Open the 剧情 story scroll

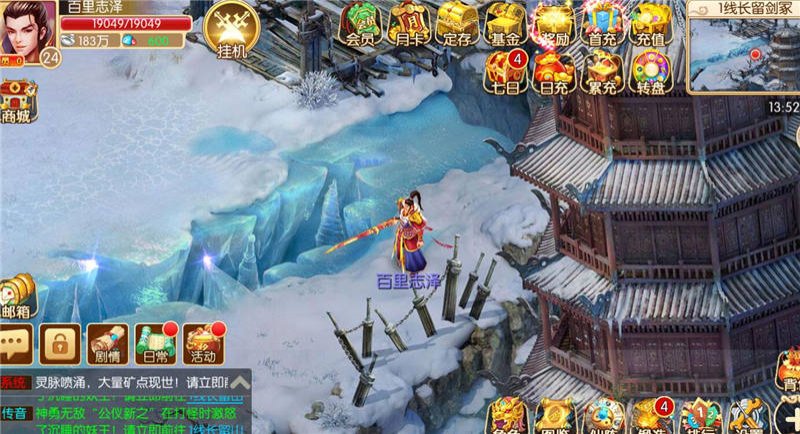106,344
